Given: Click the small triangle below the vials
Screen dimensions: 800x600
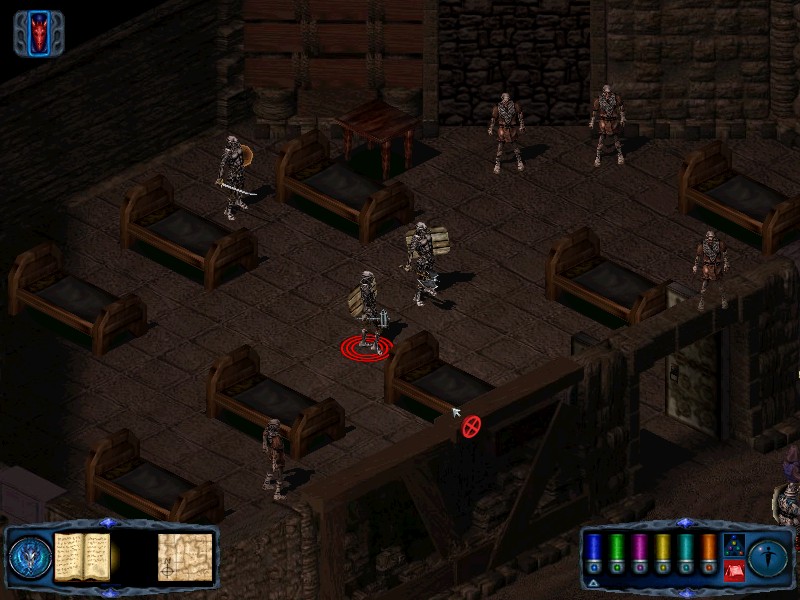Looking at the screenshot, I should point(593,581).
